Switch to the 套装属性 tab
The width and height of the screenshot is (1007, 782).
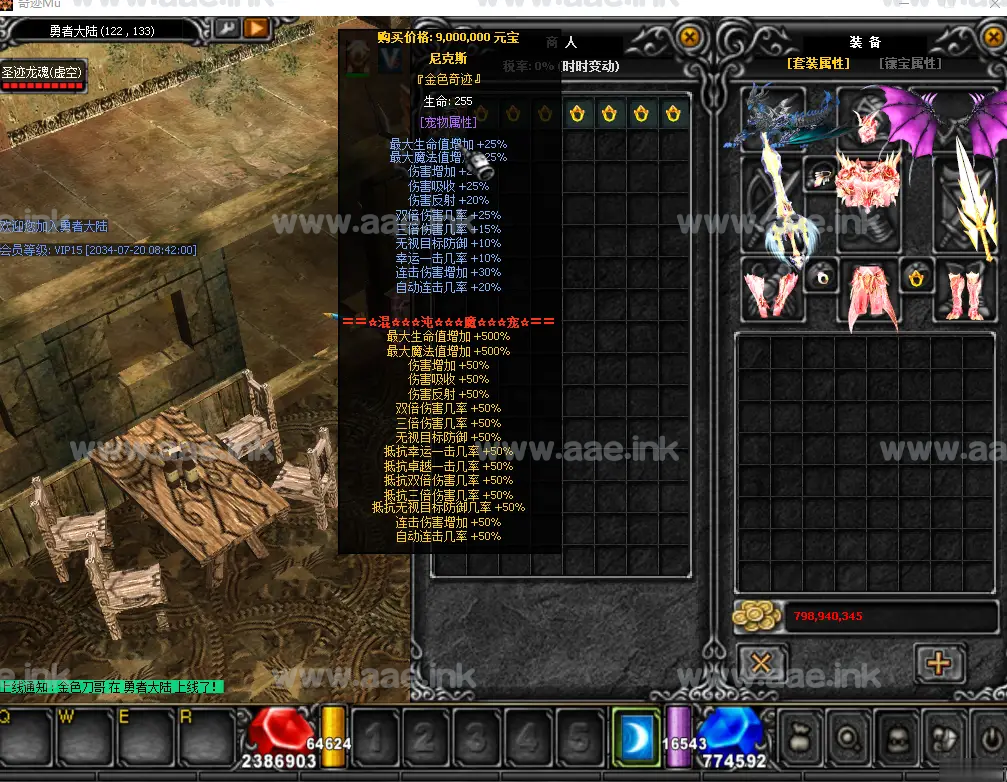pos(818,64)
